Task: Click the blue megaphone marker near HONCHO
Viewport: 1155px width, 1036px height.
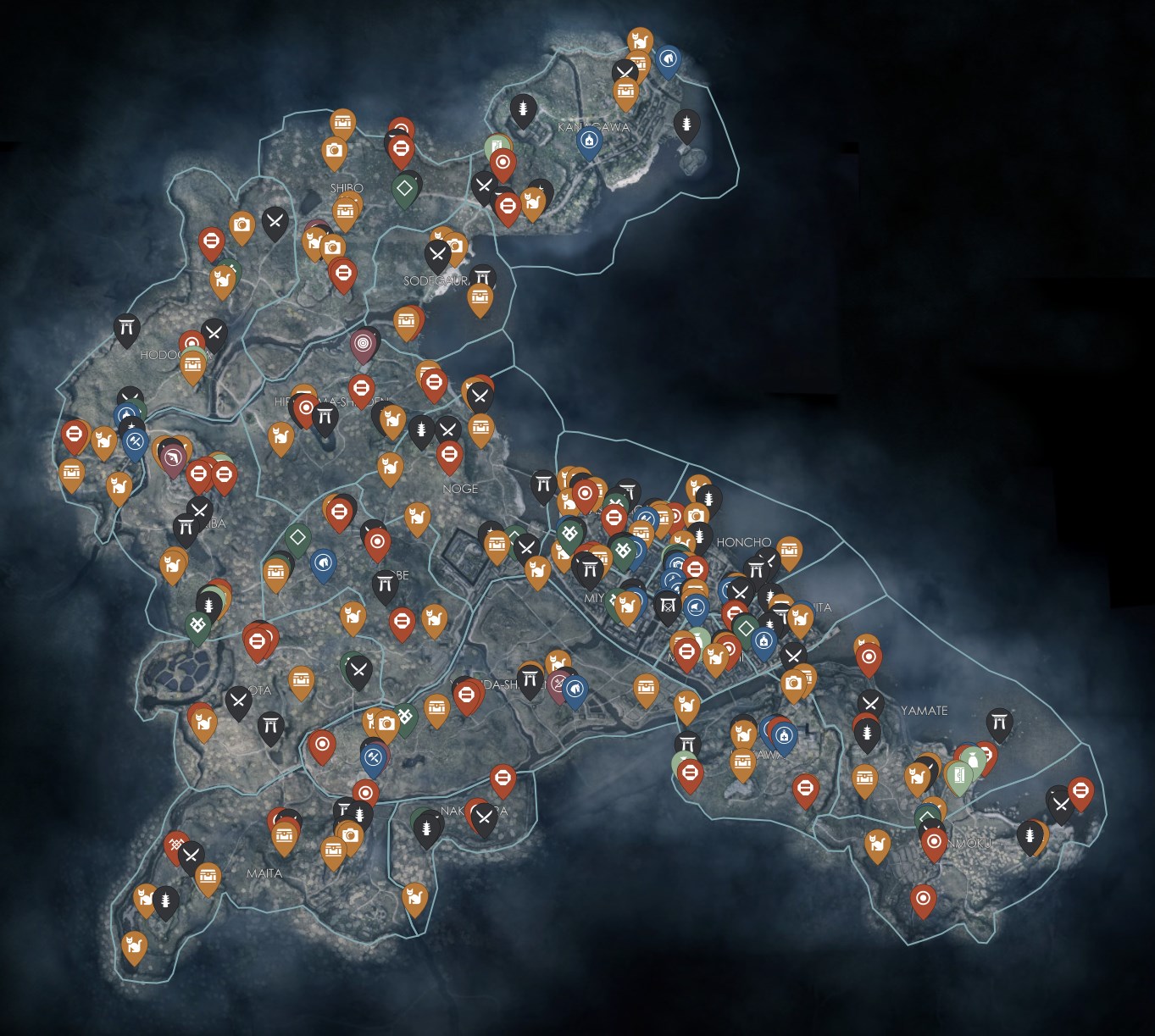Action: tap(695, 608)
